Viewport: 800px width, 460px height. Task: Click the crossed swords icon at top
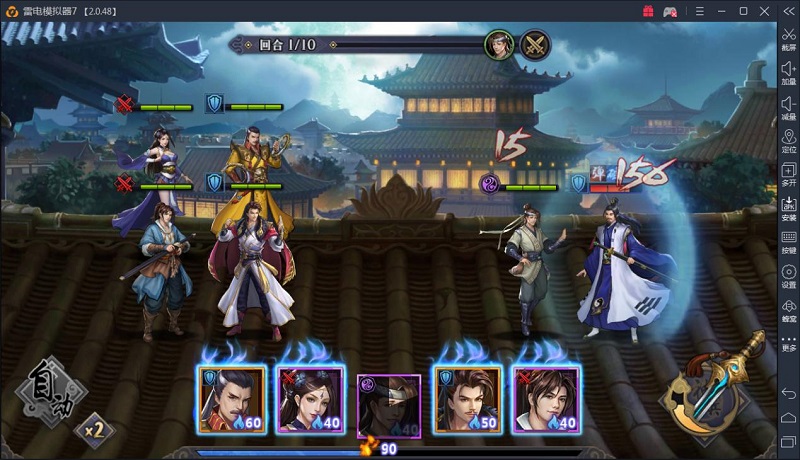pos(535,45)
